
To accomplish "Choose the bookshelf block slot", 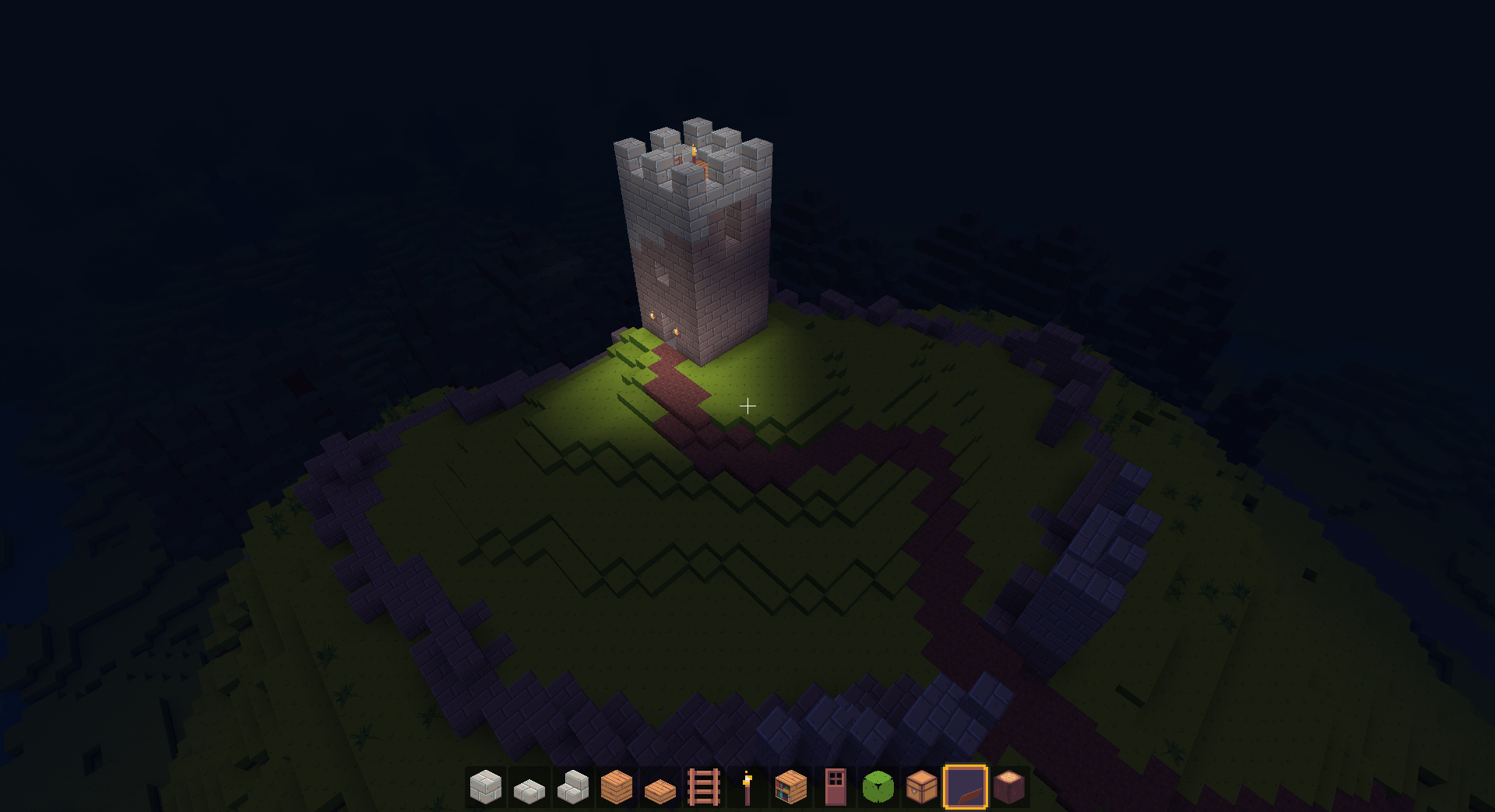I will (x=791, y=787).
